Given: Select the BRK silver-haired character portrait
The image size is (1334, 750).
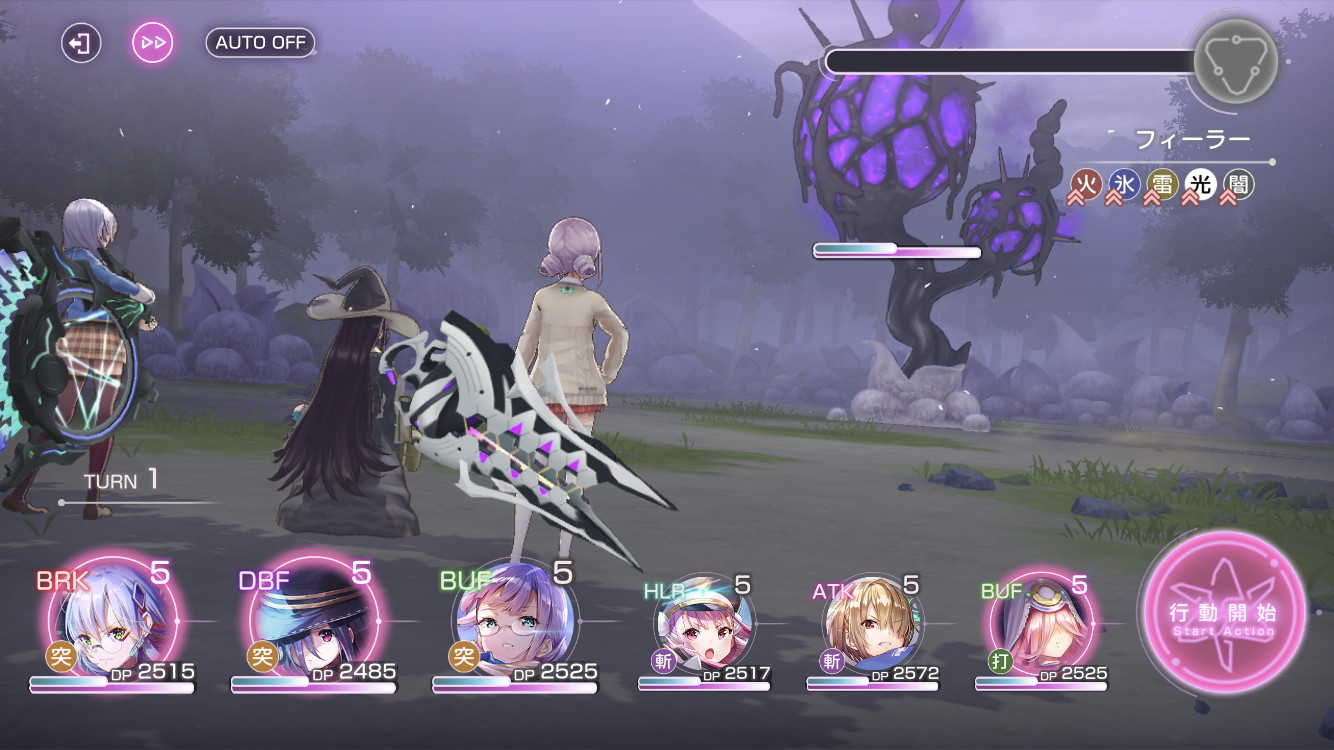Looking at the screenshot, I should [112, 622].
